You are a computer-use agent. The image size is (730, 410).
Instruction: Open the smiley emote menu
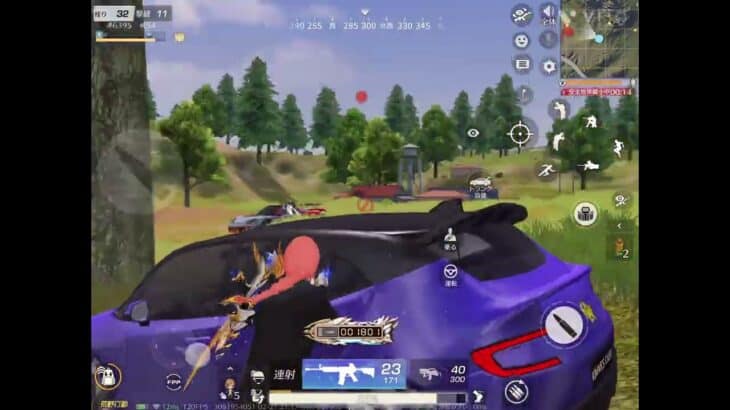[x=521, y=41]
